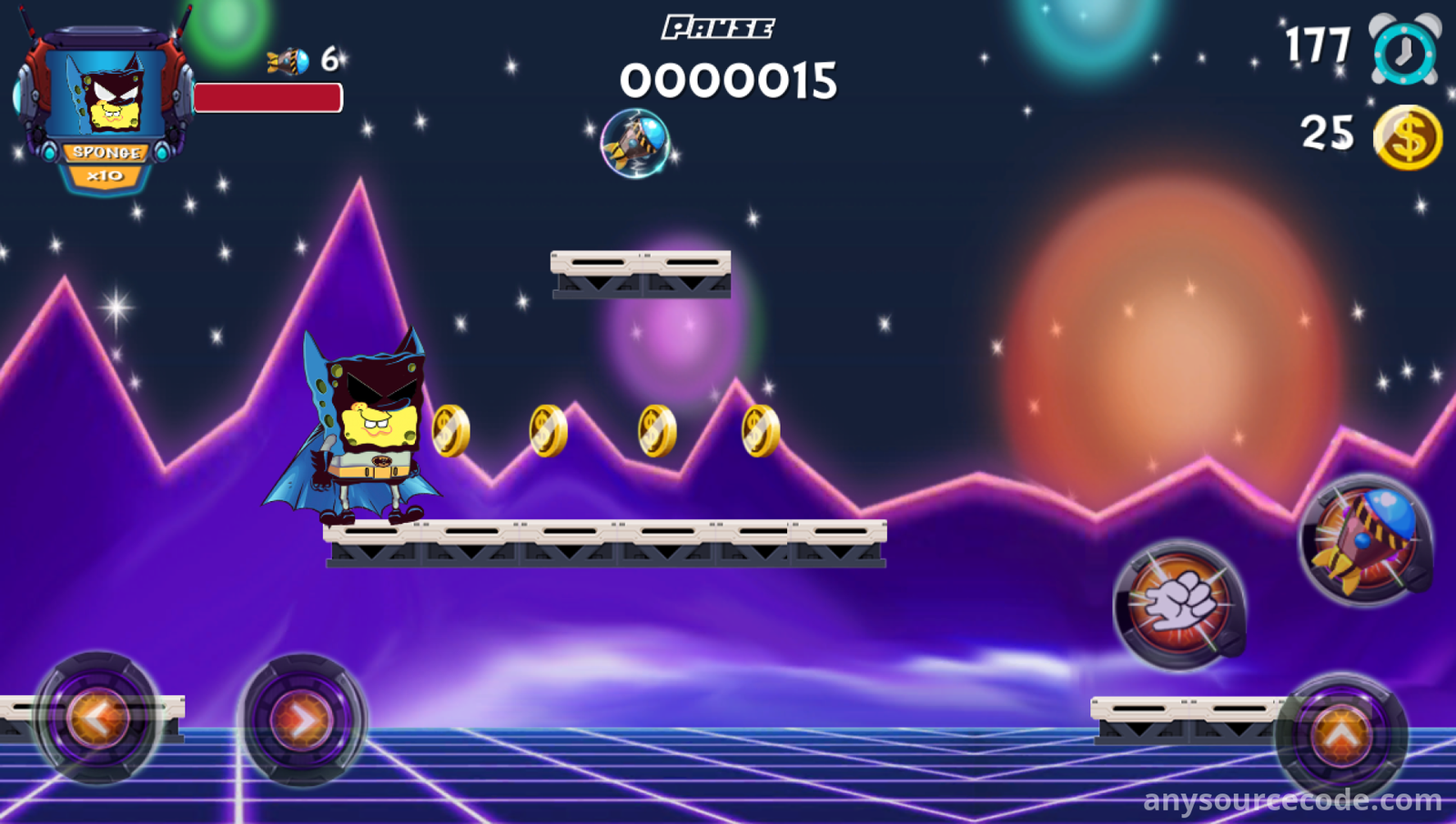Screen dimensions: 1456x824
Task: Fire a rocket with the rocket button
Action: [x=1365, y=539]
